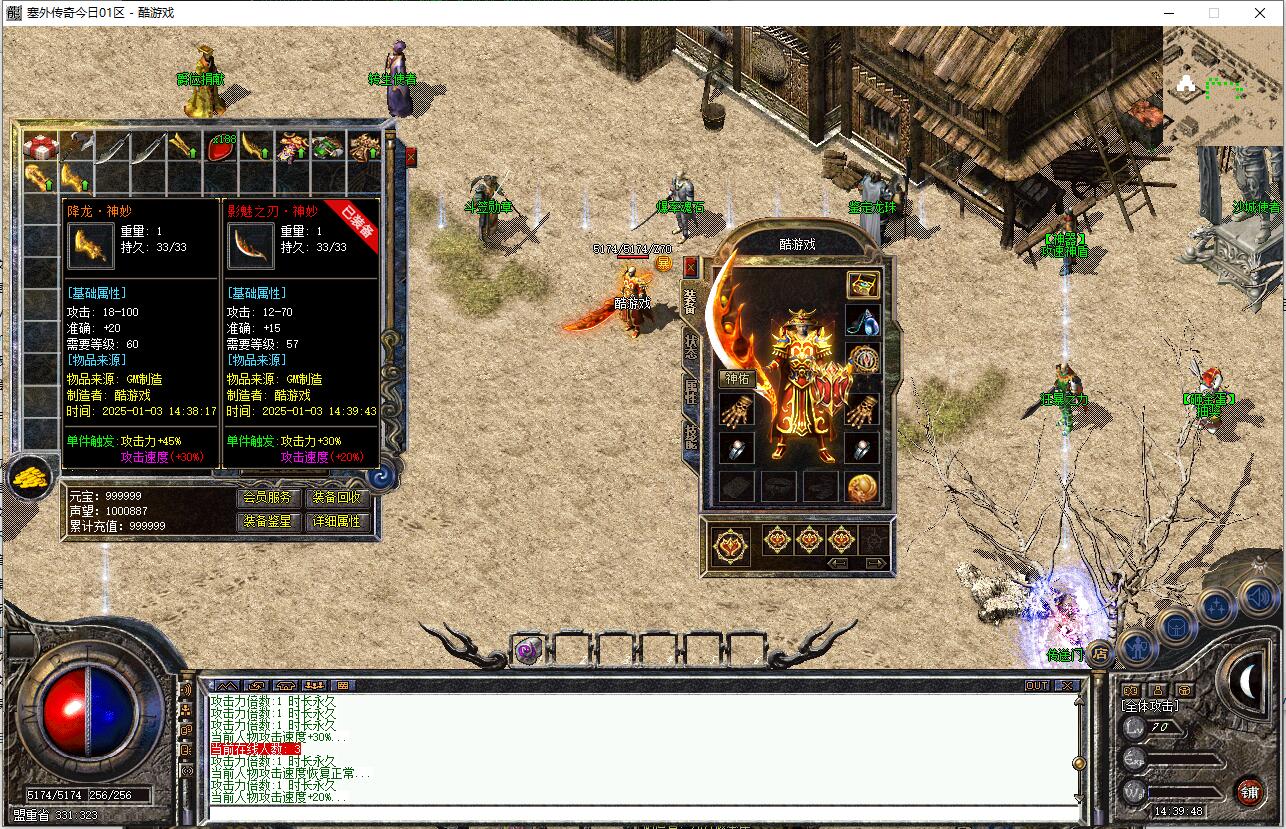Click the 装备回收 equipment recycle button
This screenshot has height=829, width=1286.
pos(337,497)
